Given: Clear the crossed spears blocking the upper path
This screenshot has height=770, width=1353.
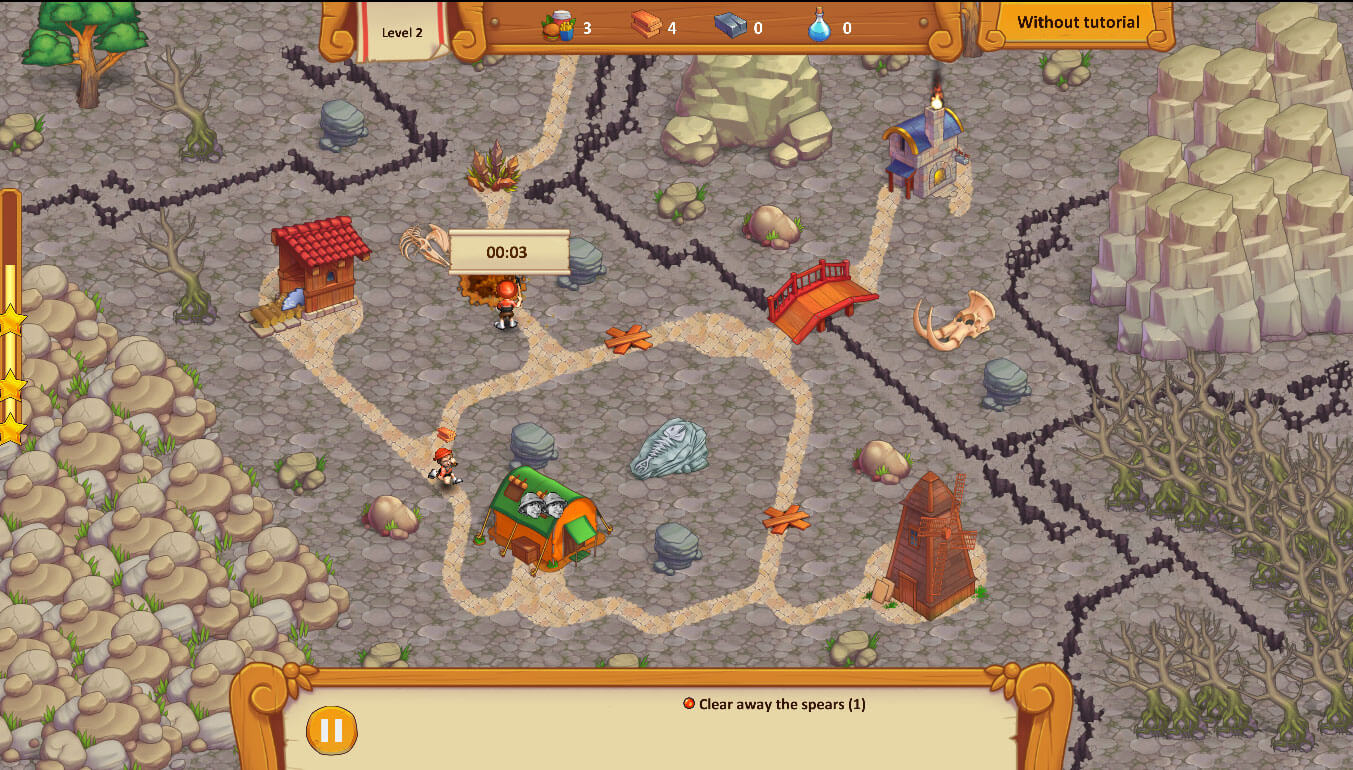Looking at the screenshot, I should coord(628,338).
